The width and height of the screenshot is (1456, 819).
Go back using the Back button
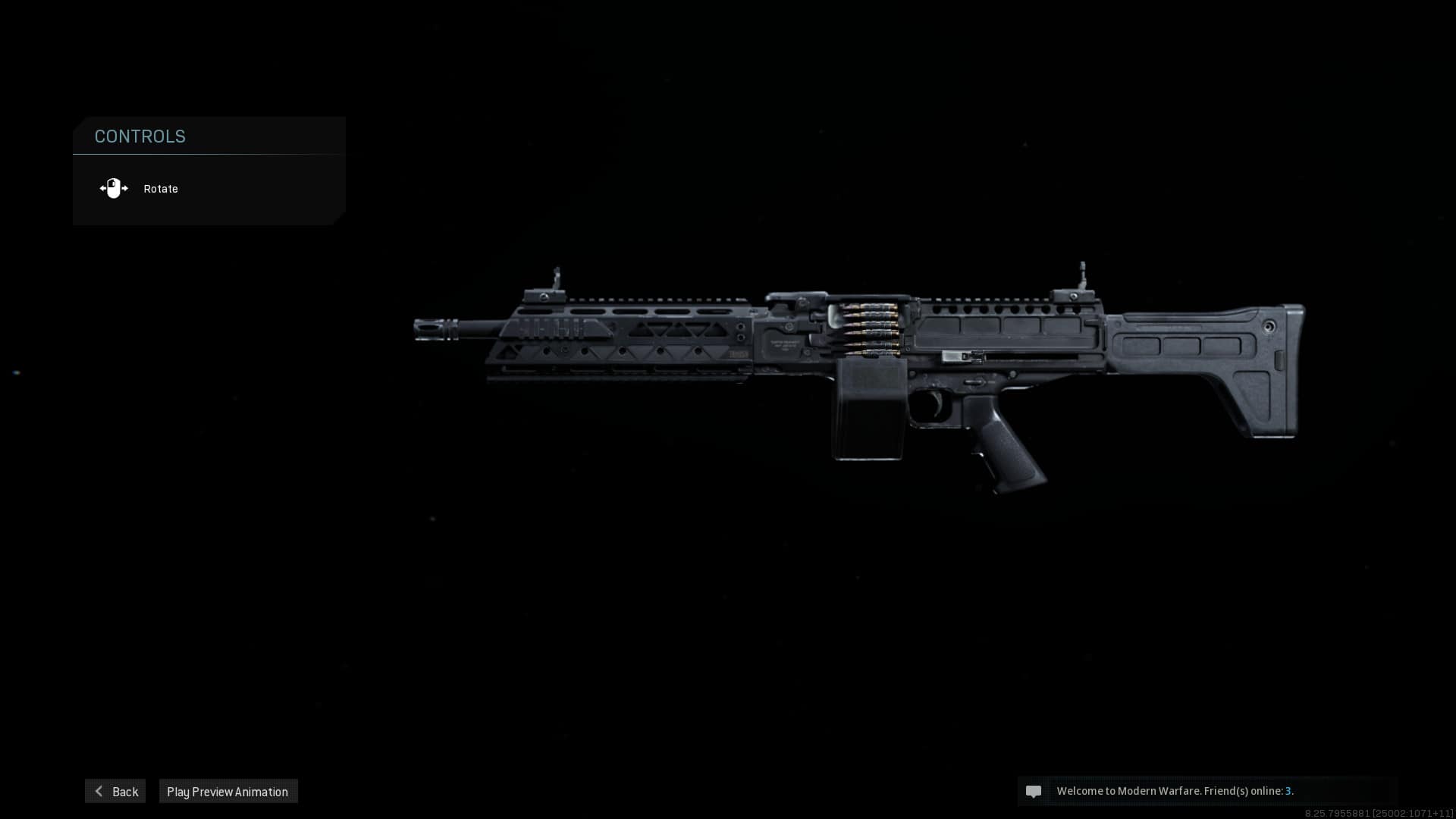click(x=115, y=791)
